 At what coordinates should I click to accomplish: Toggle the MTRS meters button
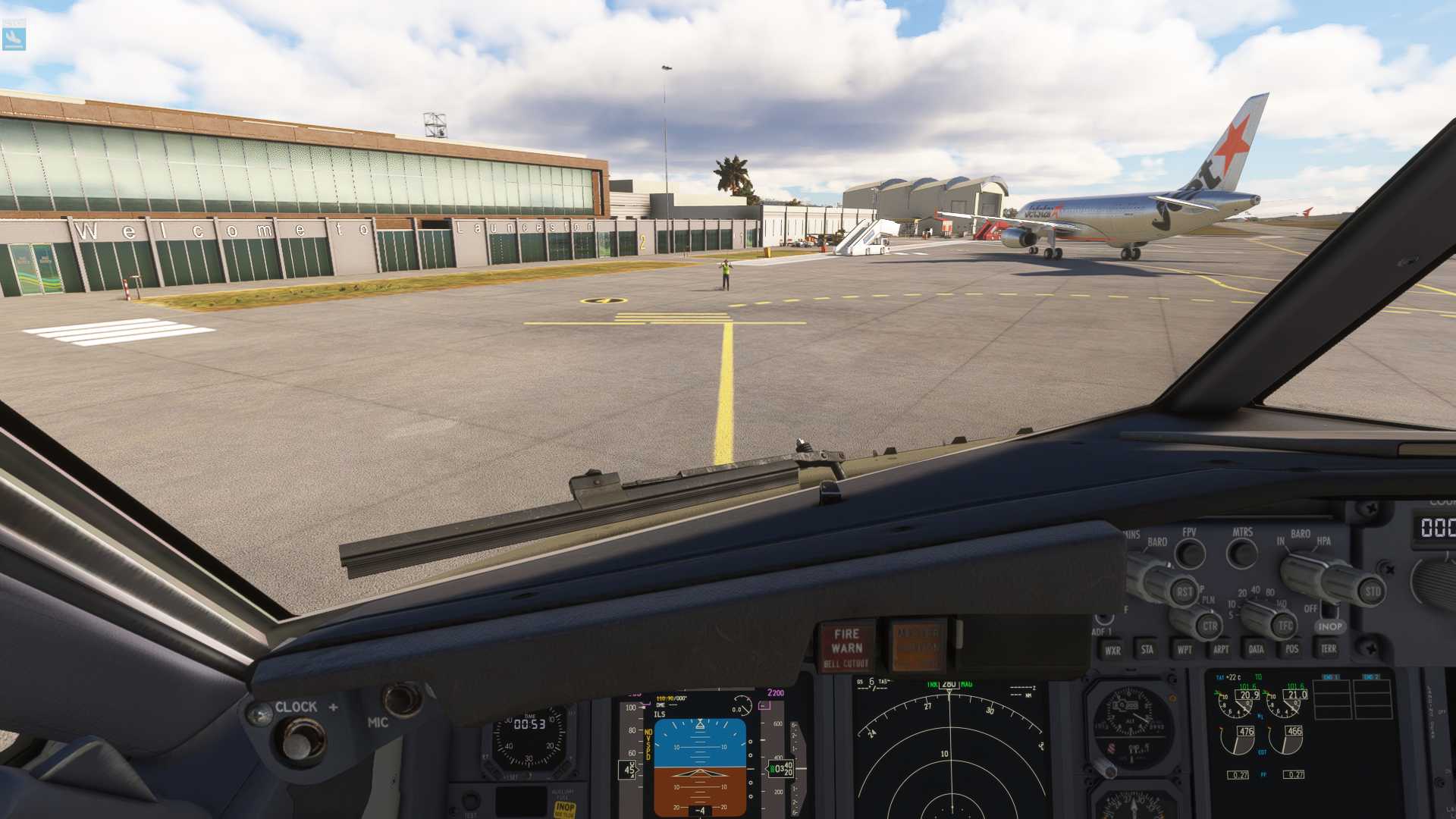[1241, 554]
